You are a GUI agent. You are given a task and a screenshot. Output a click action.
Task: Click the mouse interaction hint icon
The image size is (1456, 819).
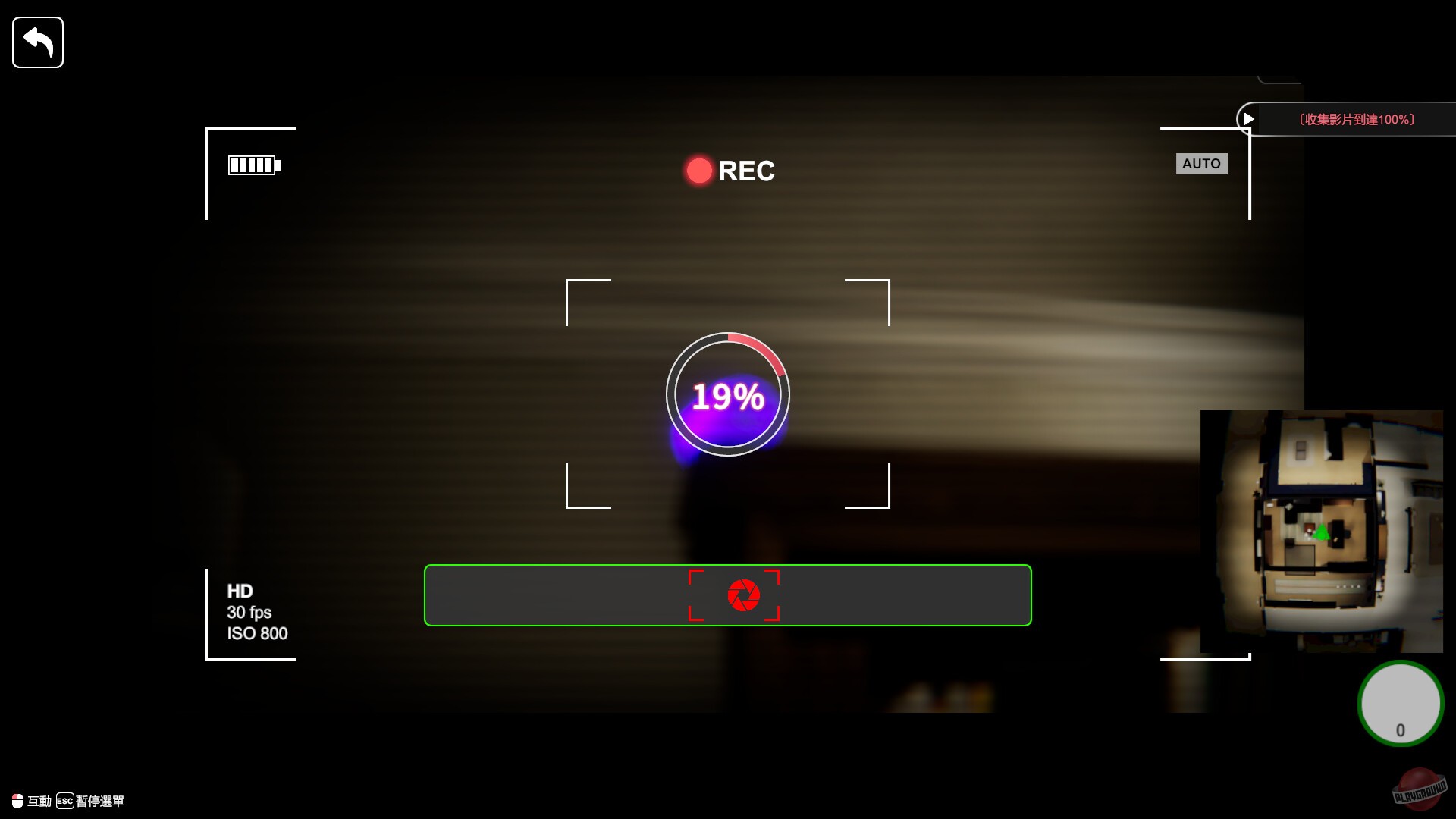[17, 801]
